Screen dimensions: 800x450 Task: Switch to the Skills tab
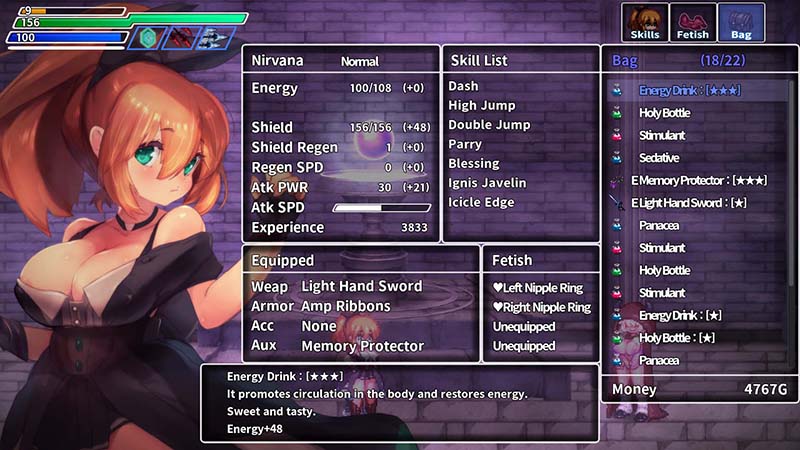point(645,23)
